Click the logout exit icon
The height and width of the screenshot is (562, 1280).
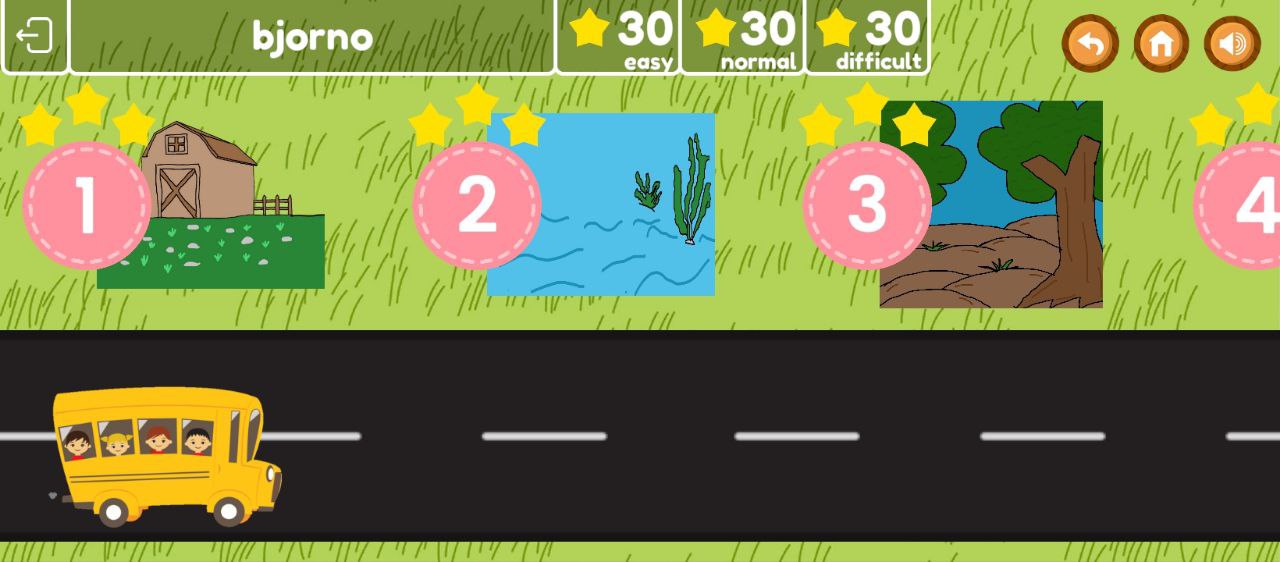pos(34,36)
